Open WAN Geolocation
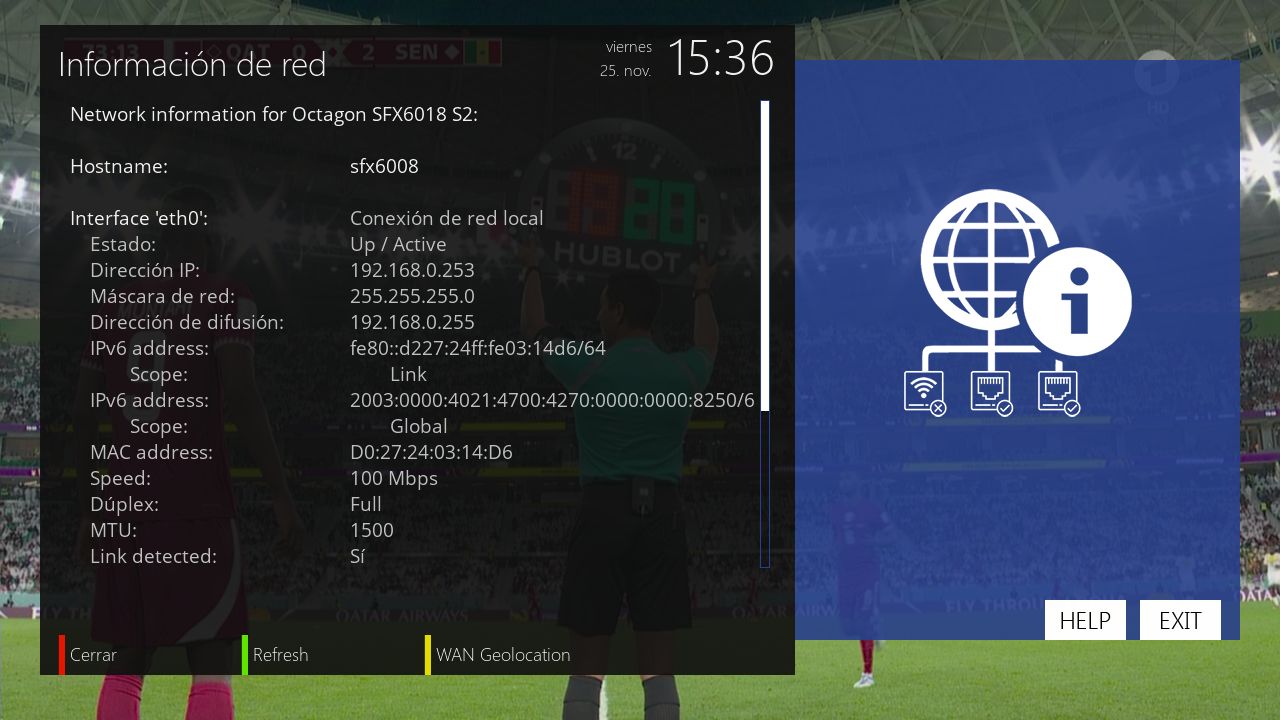 [502, 655]
